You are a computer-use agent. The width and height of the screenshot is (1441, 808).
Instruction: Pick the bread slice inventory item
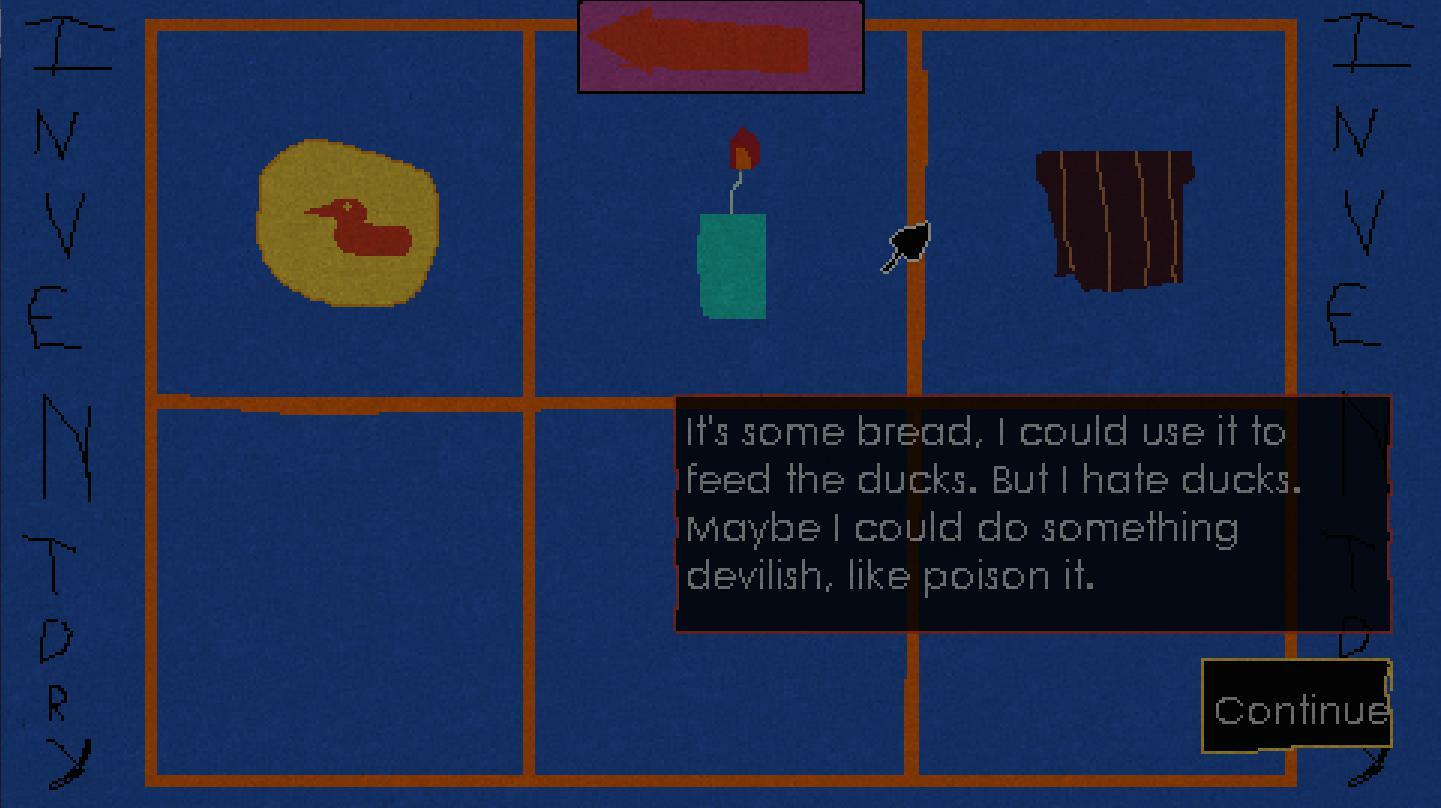tap(1114, 219)
